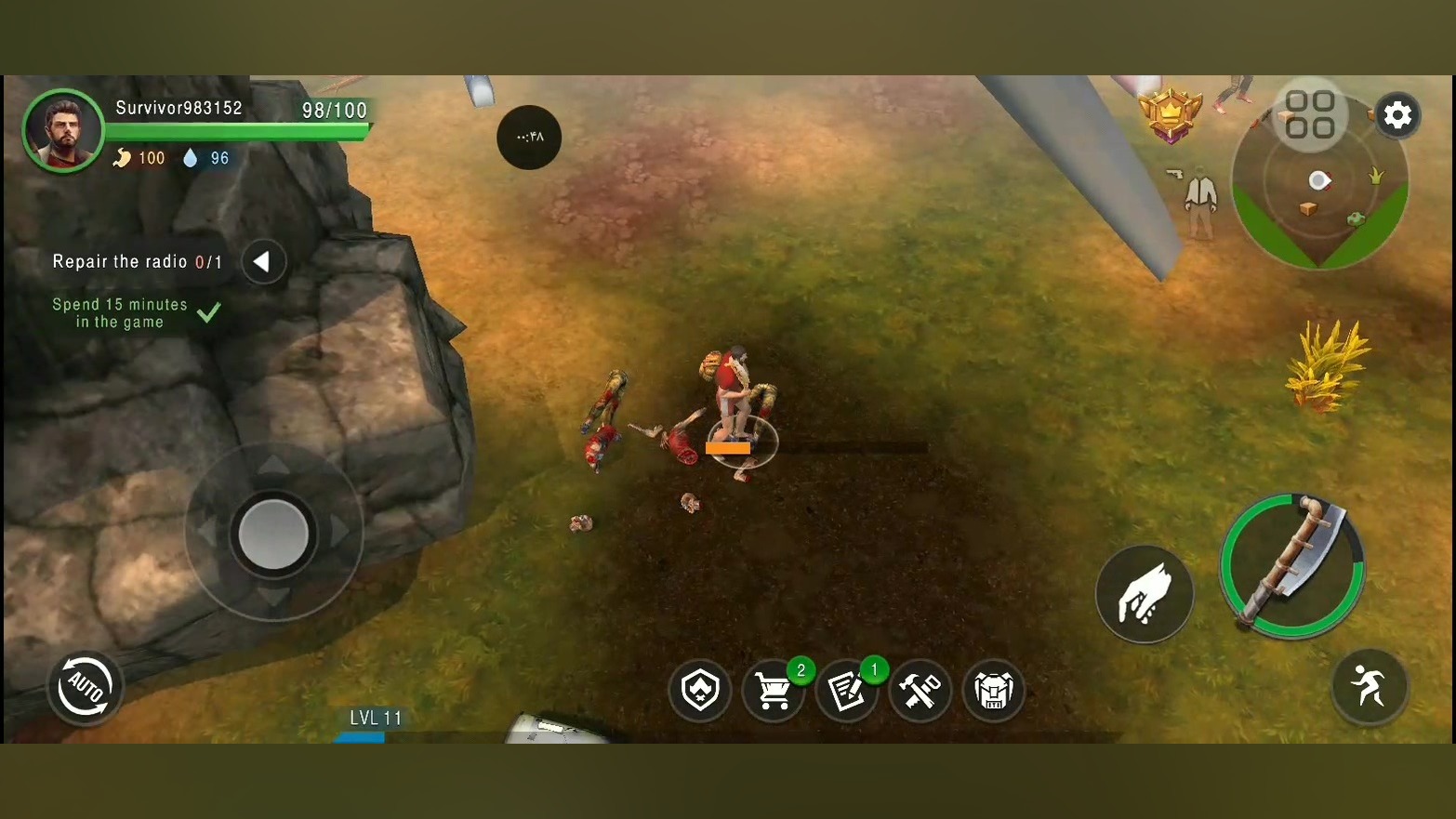Tap the round black timer badge
Viewport: 1456px width, 819px height.
pos(529,138)
